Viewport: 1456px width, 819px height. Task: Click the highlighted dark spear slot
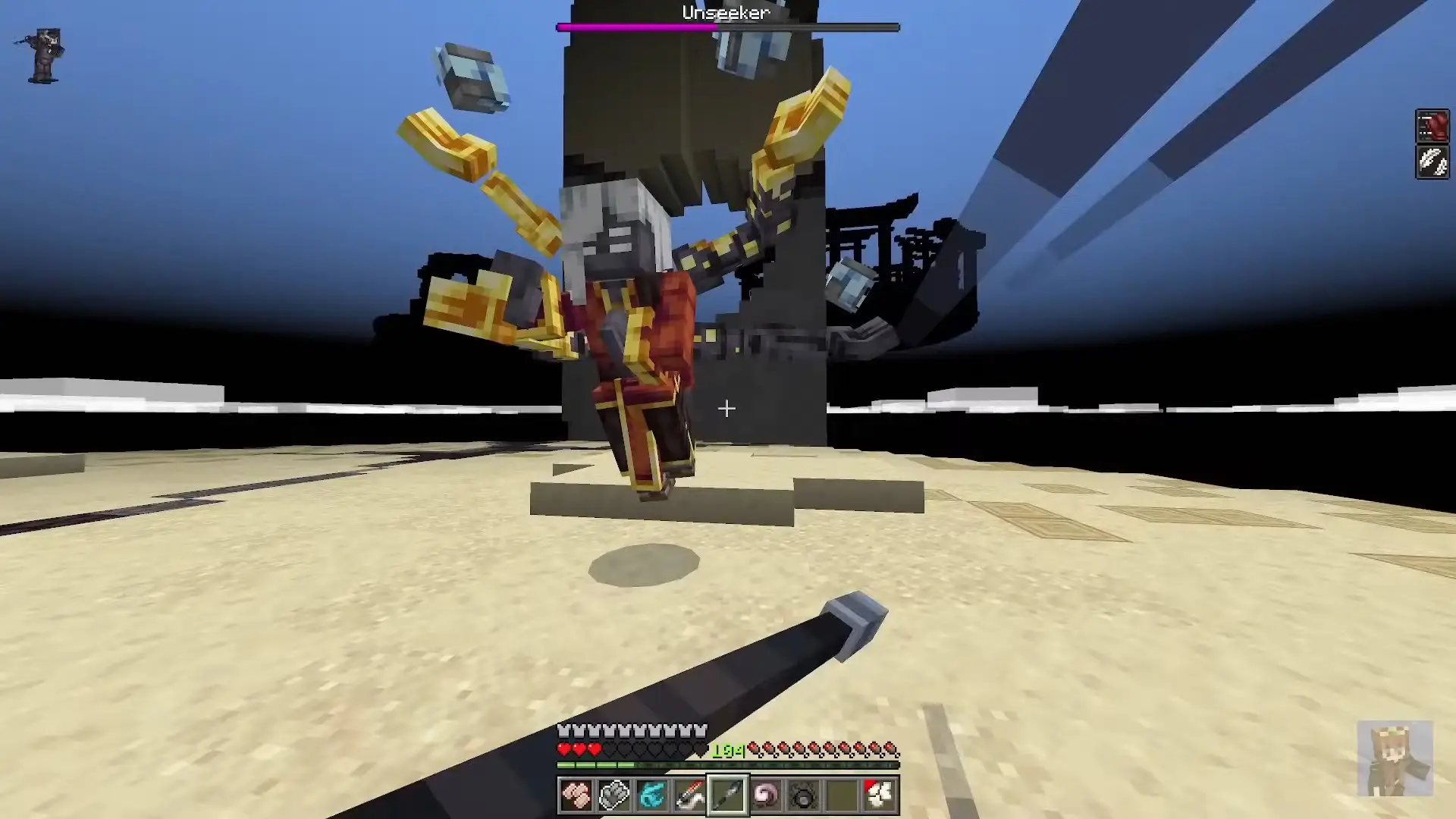[x=728, y=795]
